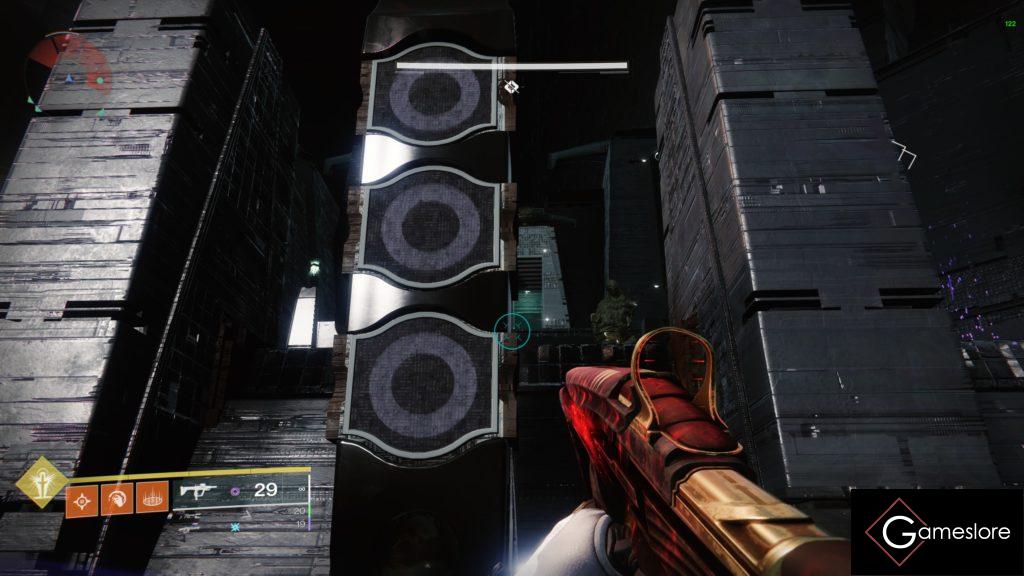This screenshot has width=1024, height=576.
Task: Trigger the class ability rift icon
Action: click(x=150, y=499)
